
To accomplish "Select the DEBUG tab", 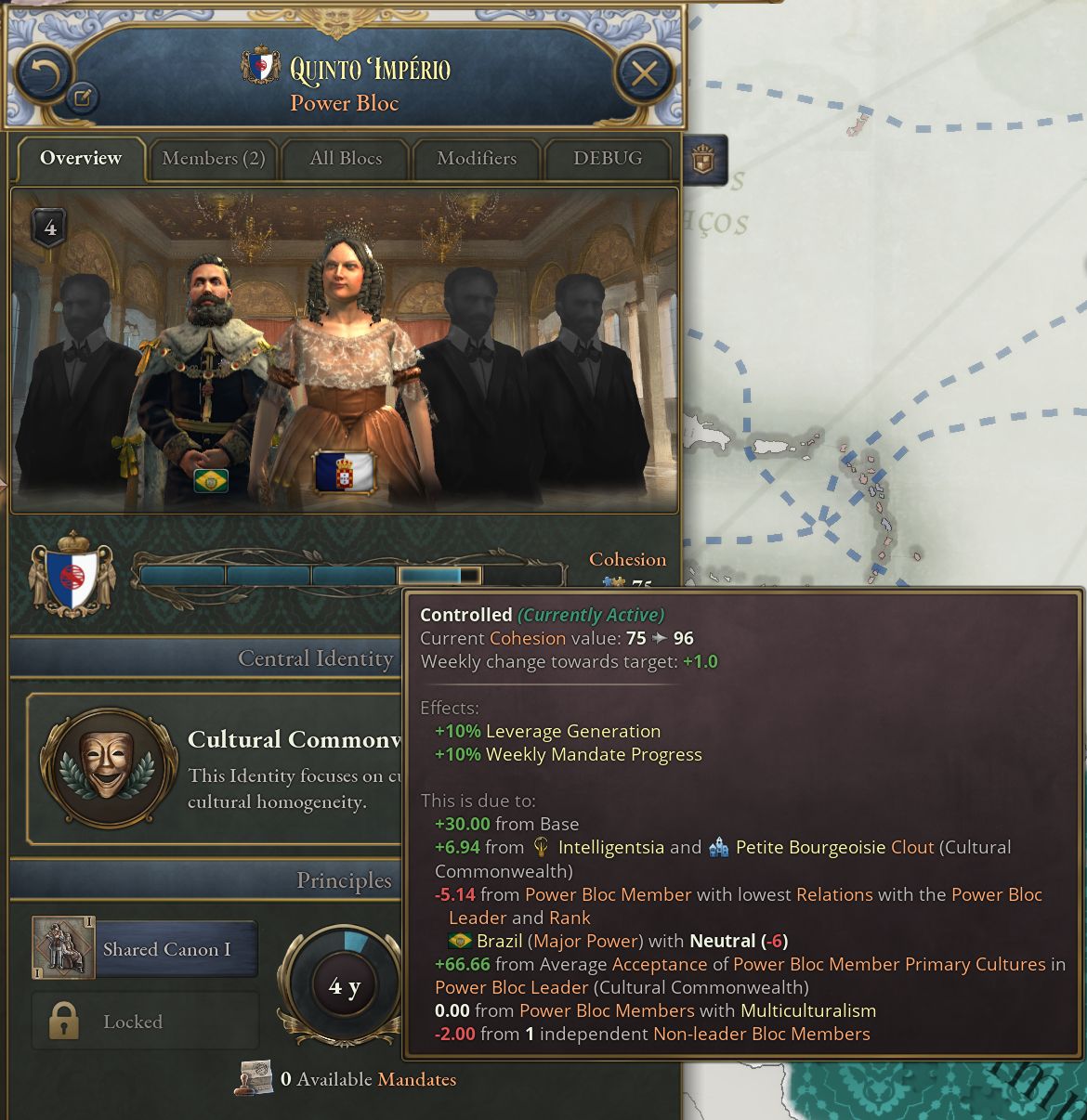I will (608, 159).
